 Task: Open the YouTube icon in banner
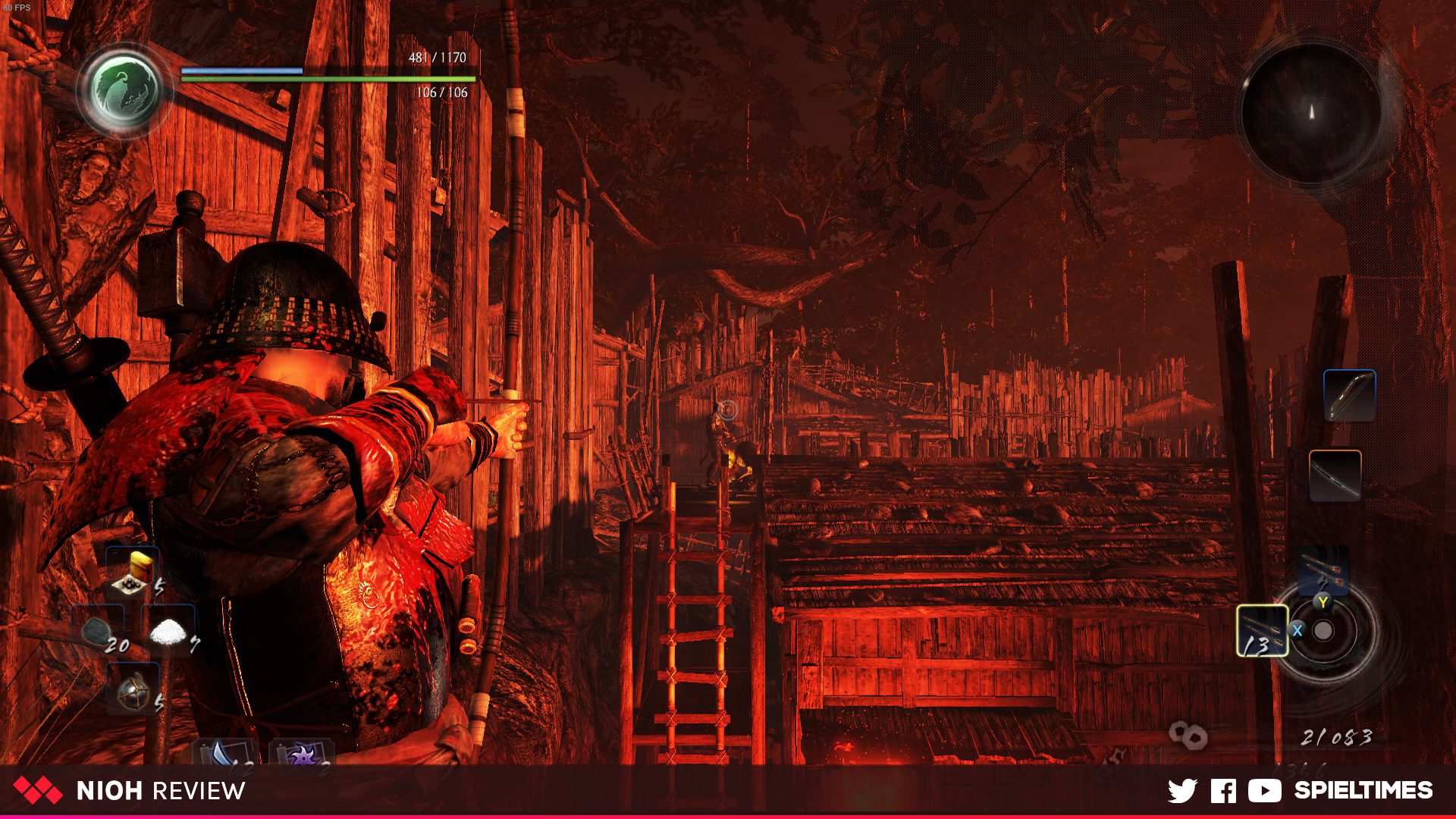pos(1264,791)
